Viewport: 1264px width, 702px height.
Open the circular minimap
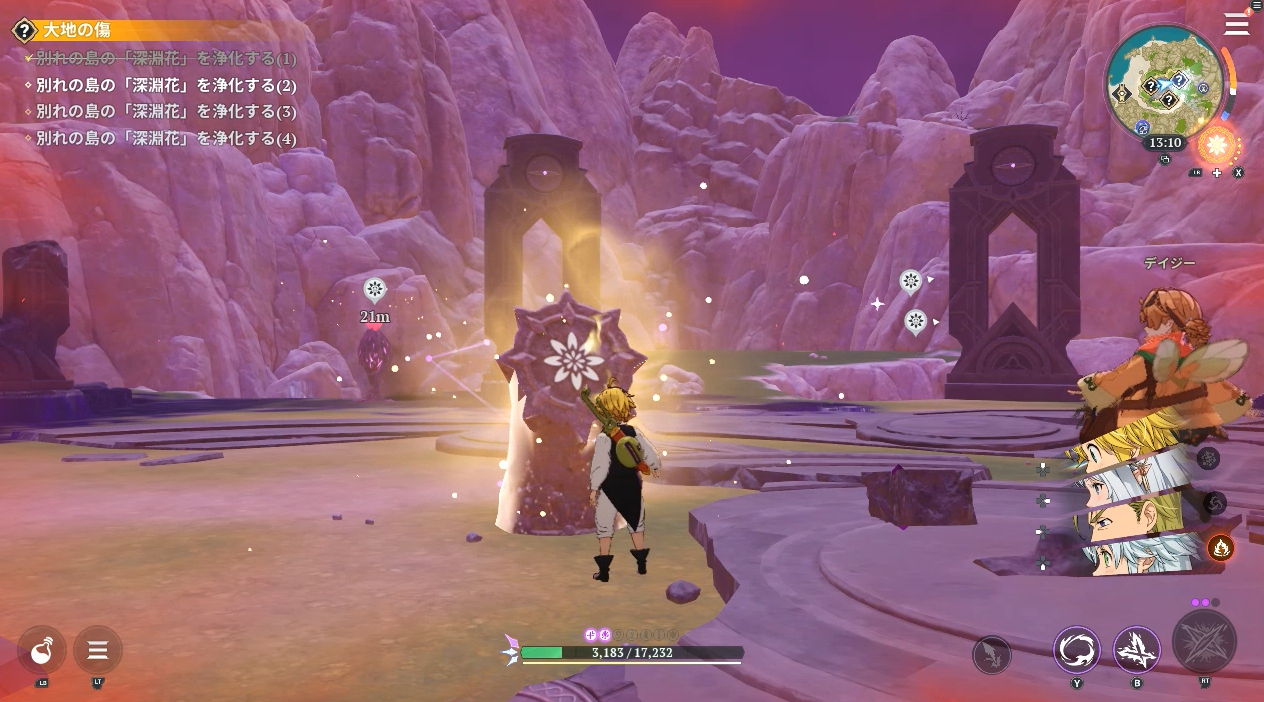[x=1165, y=83]
